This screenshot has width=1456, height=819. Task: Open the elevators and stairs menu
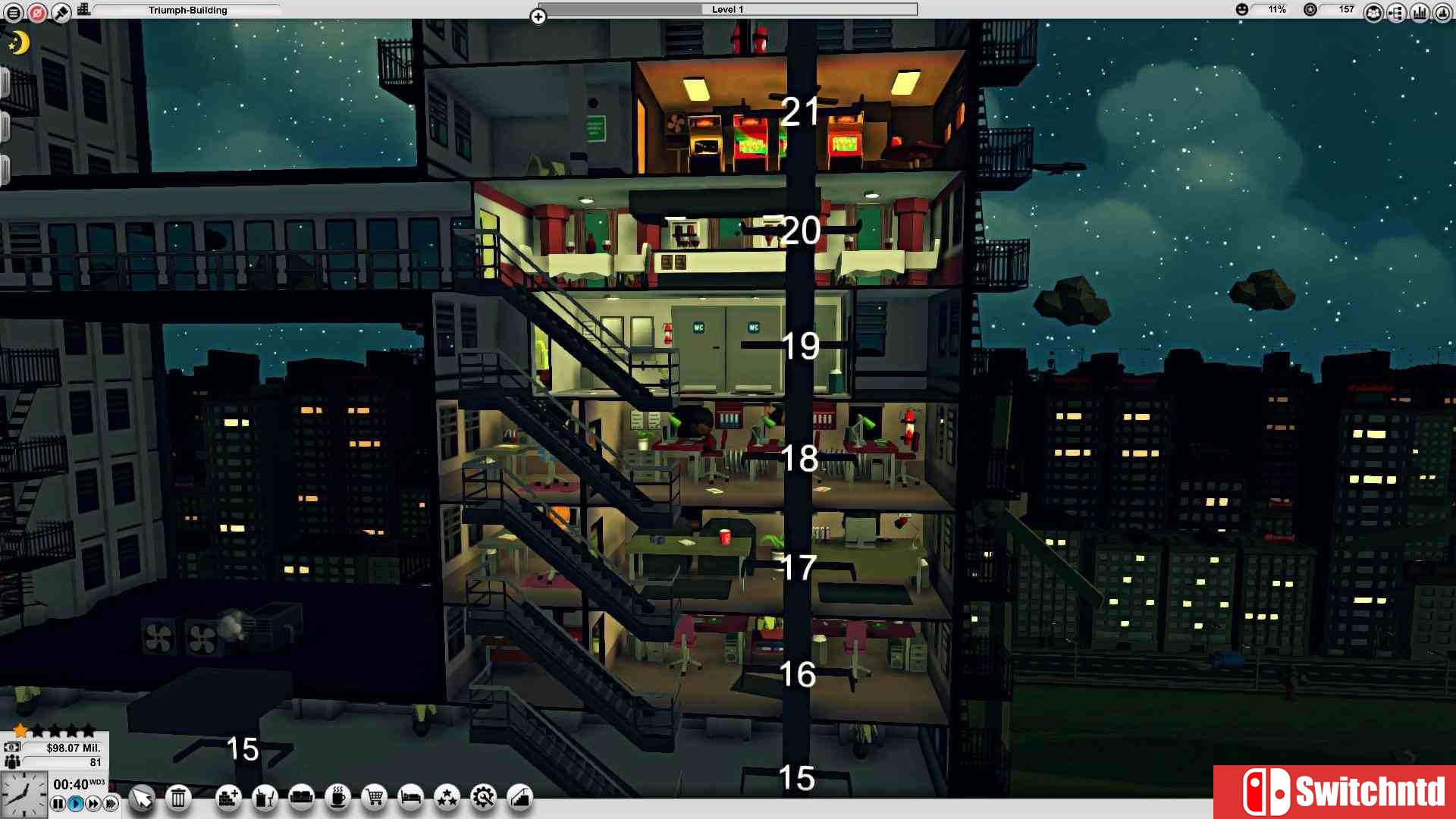point(520,799)
